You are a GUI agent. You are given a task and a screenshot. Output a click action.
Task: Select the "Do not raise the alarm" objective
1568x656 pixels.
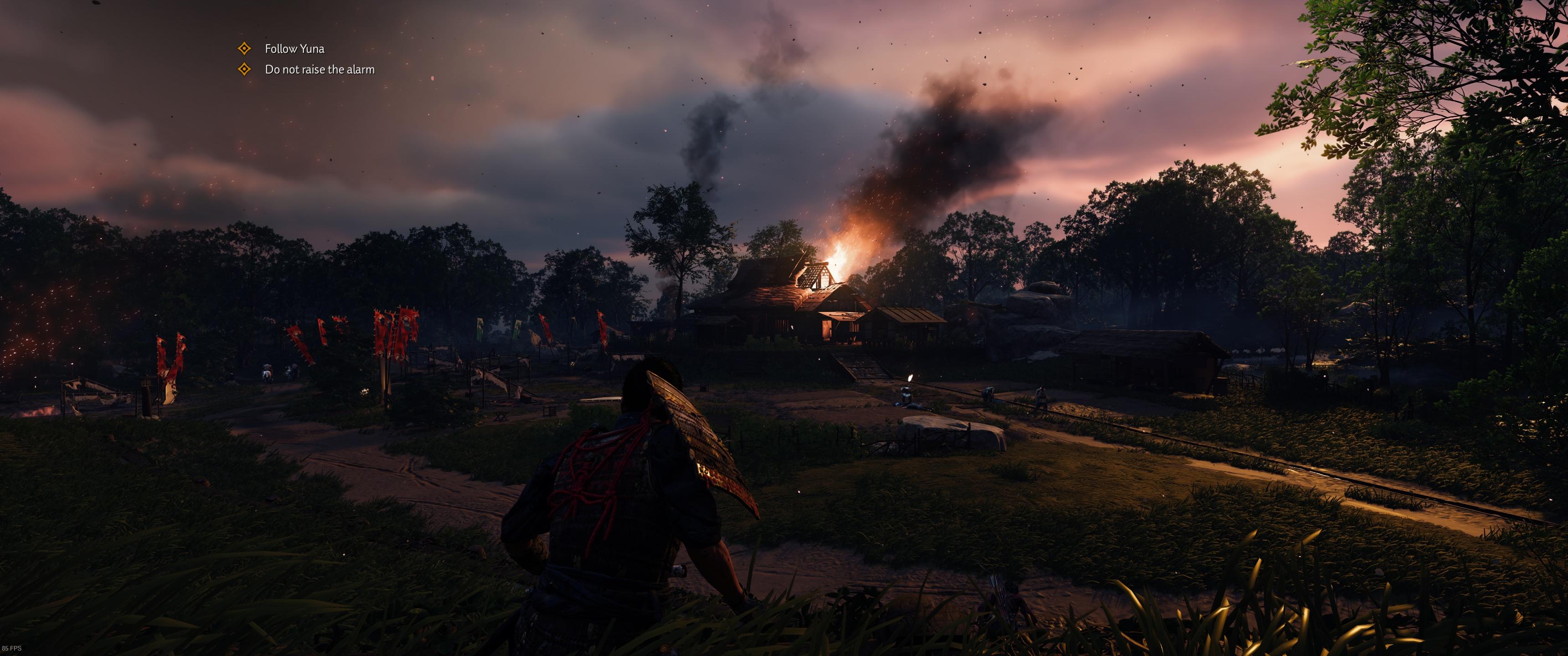[319, 69]
